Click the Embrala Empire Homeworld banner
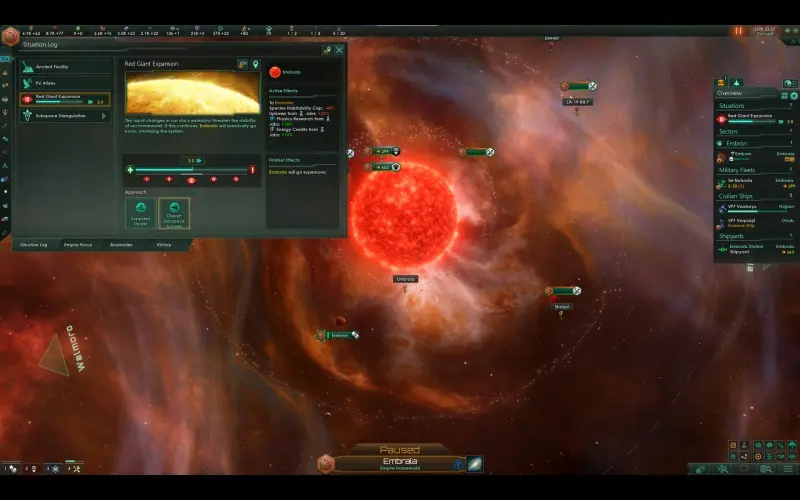 click(x=400, y=463)
